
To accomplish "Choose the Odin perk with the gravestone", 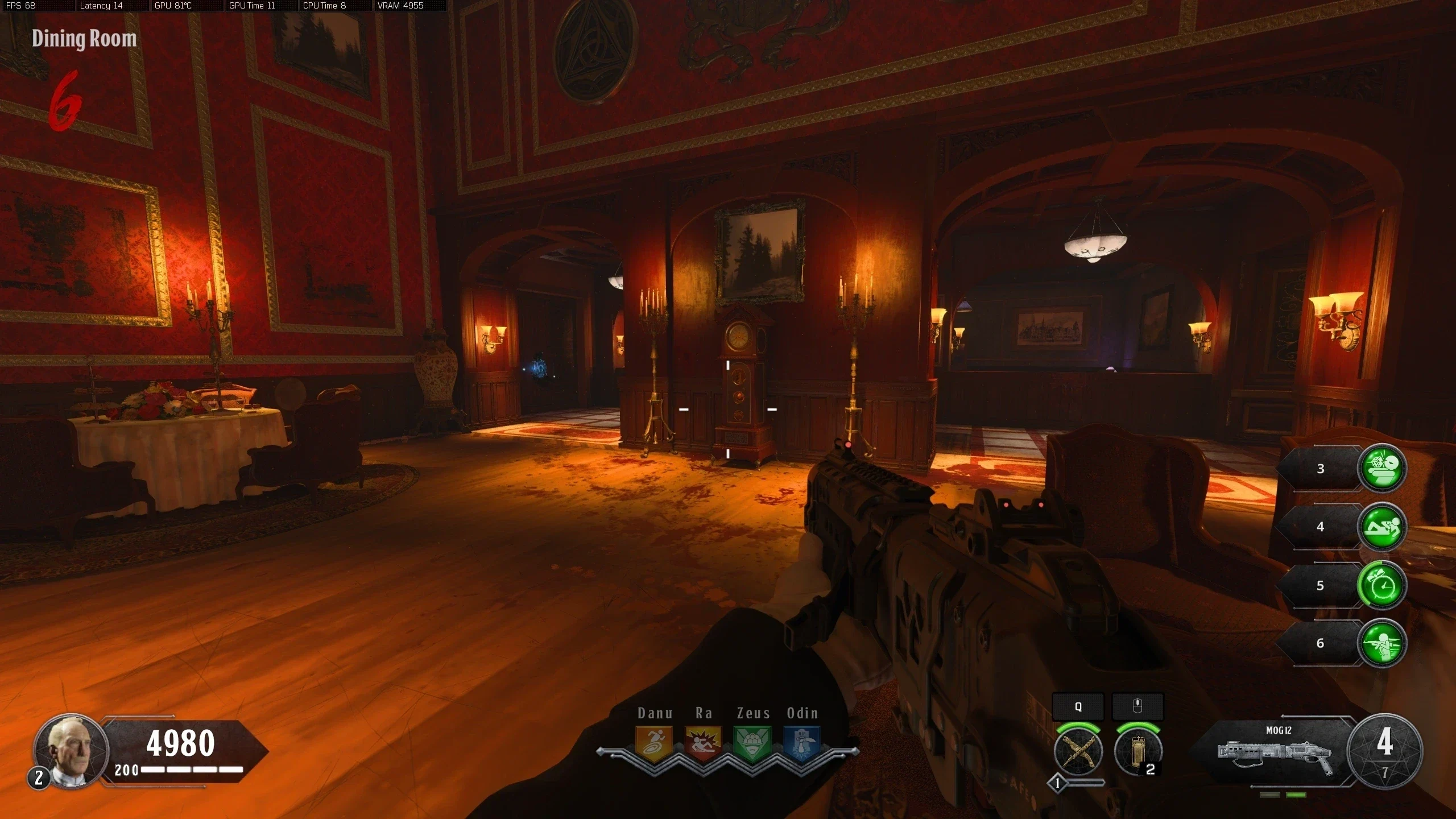I will [802, 743].
